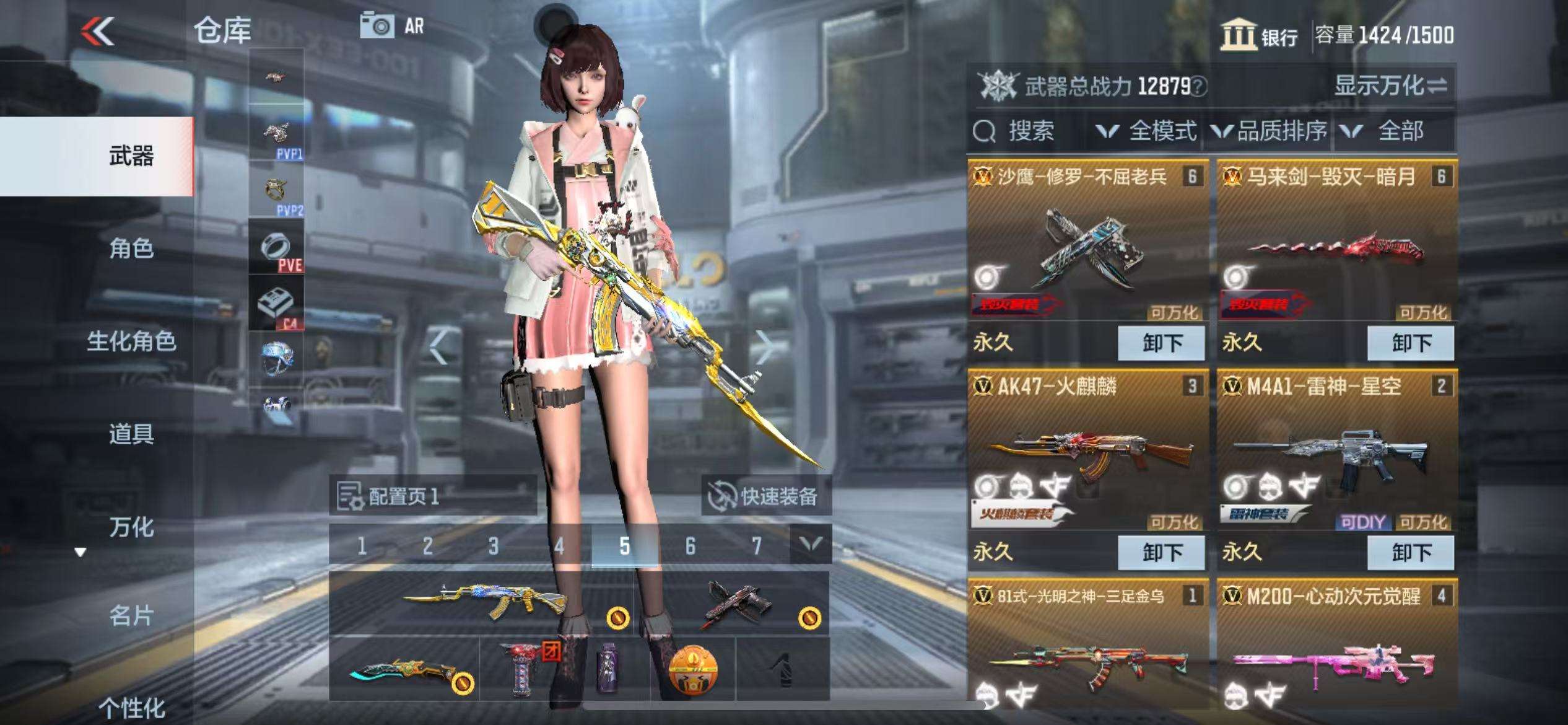Show next character with right arrow
This screenshot has width=1568, height=725.
(764, 348)
